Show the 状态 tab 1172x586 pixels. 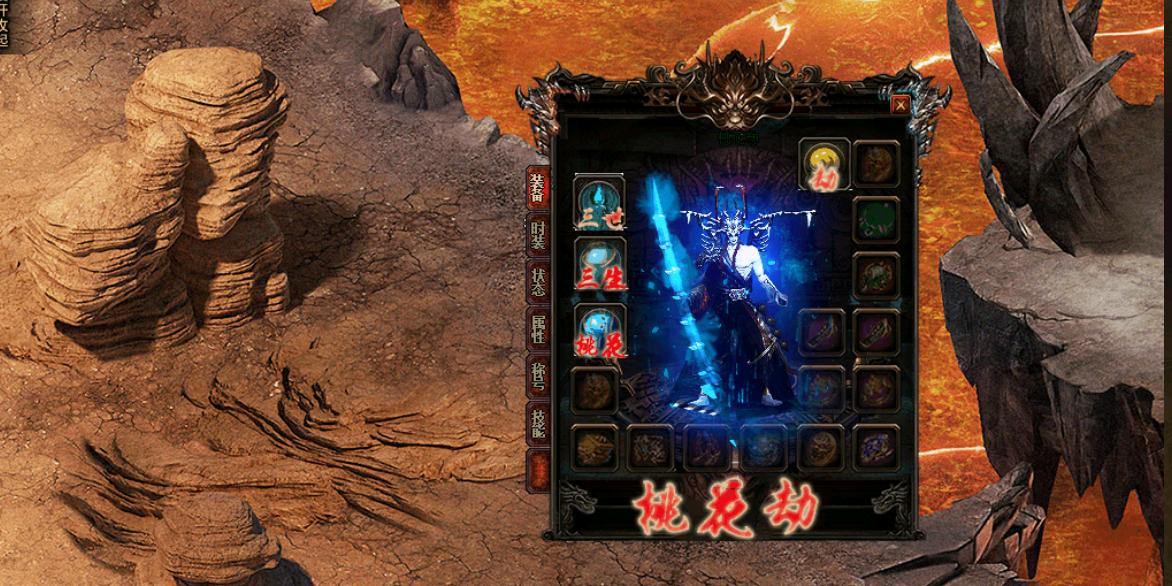[538, 281]
